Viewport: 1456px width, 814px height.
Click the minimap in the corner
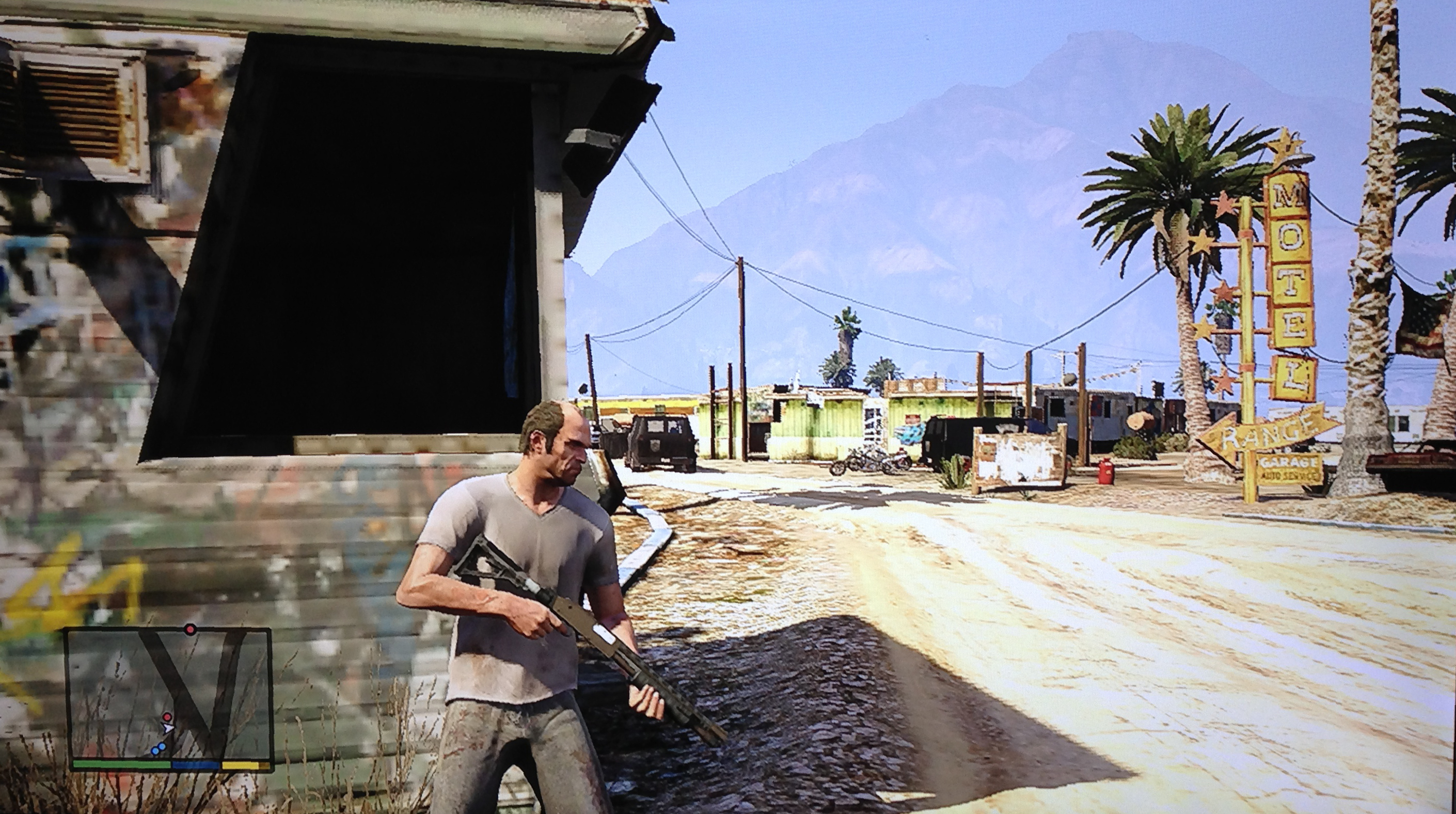pos(168,698)
